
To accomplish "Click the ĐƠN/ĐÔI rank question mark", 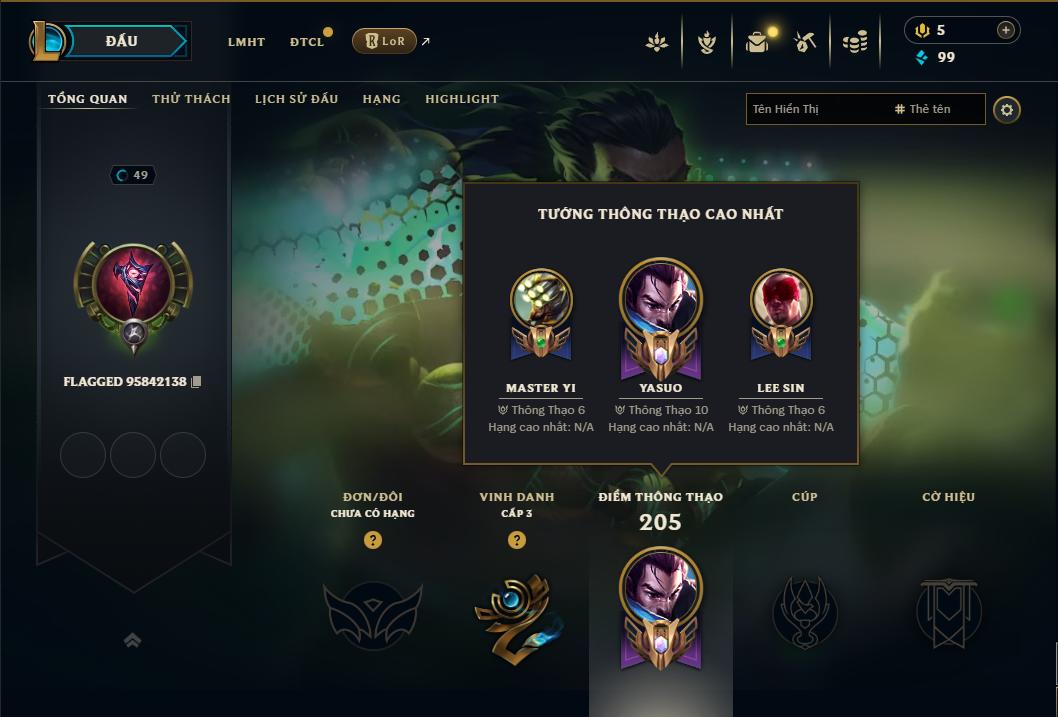I will pos(373,540).
